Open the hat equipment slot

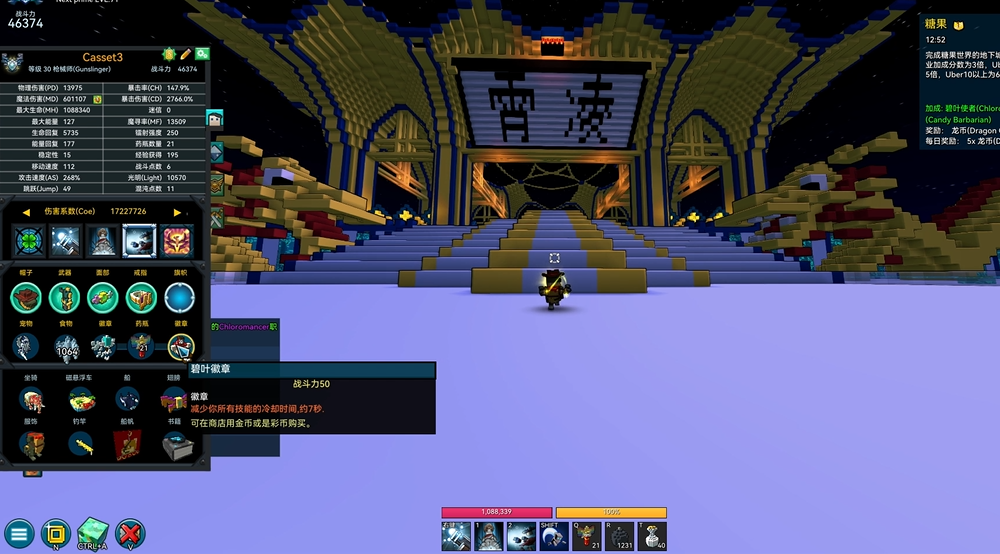(27, 297)
